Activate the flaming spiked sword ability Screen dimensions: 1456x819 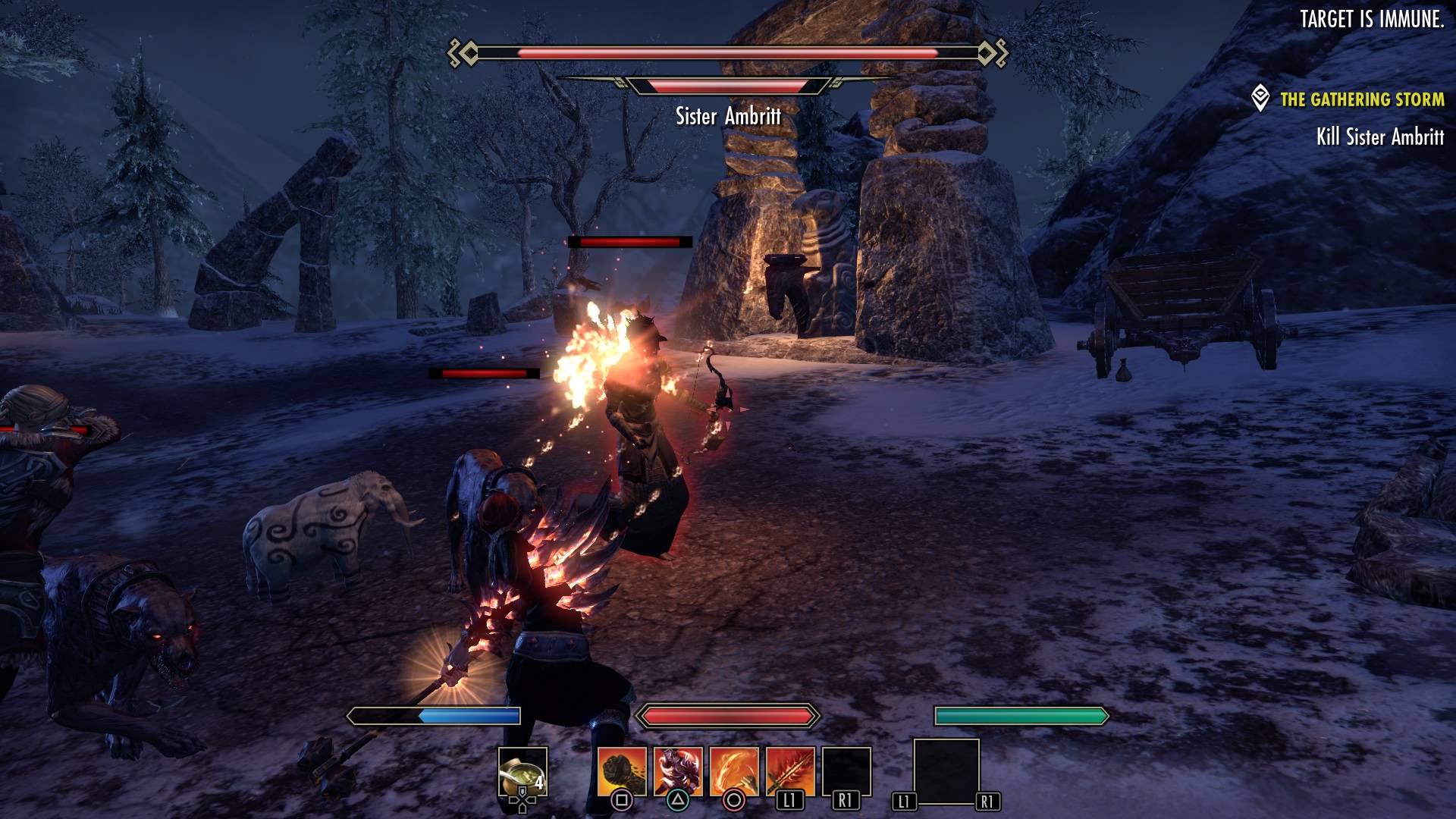790,772
